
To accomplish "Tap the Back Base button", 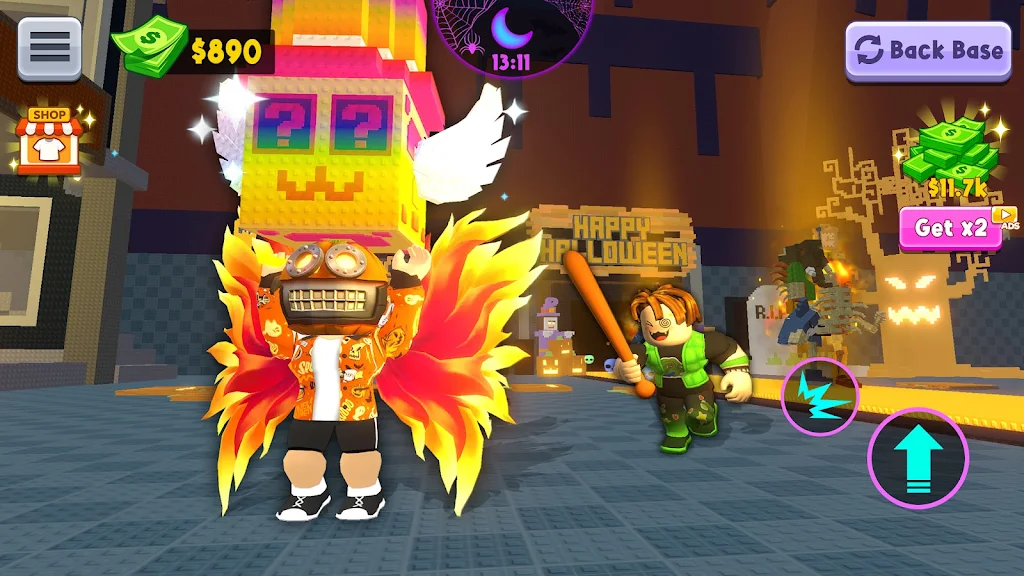I will (928, 50).
